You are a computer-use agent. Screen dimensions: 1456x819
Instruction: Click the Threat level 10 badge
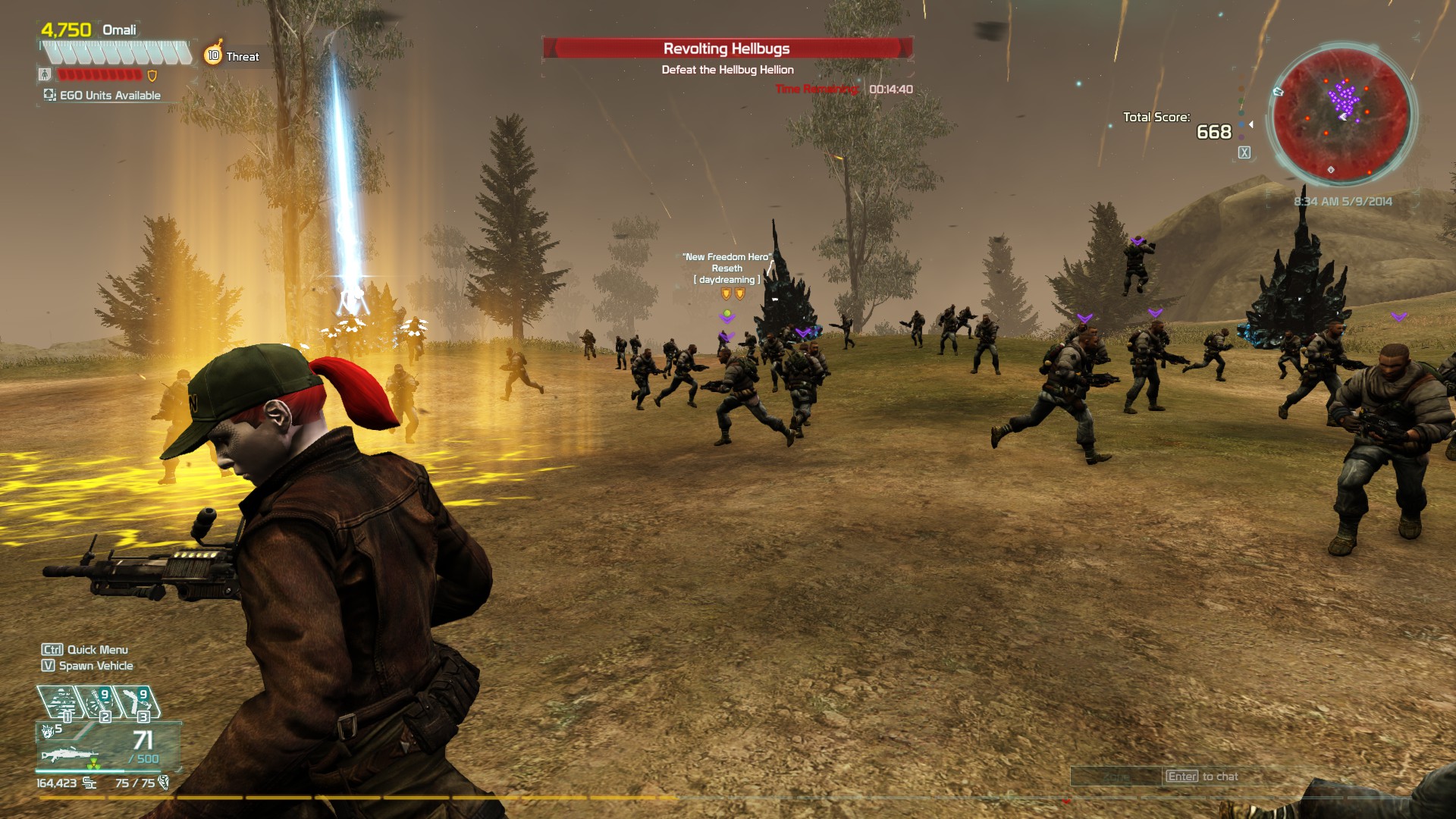point(213,55)
